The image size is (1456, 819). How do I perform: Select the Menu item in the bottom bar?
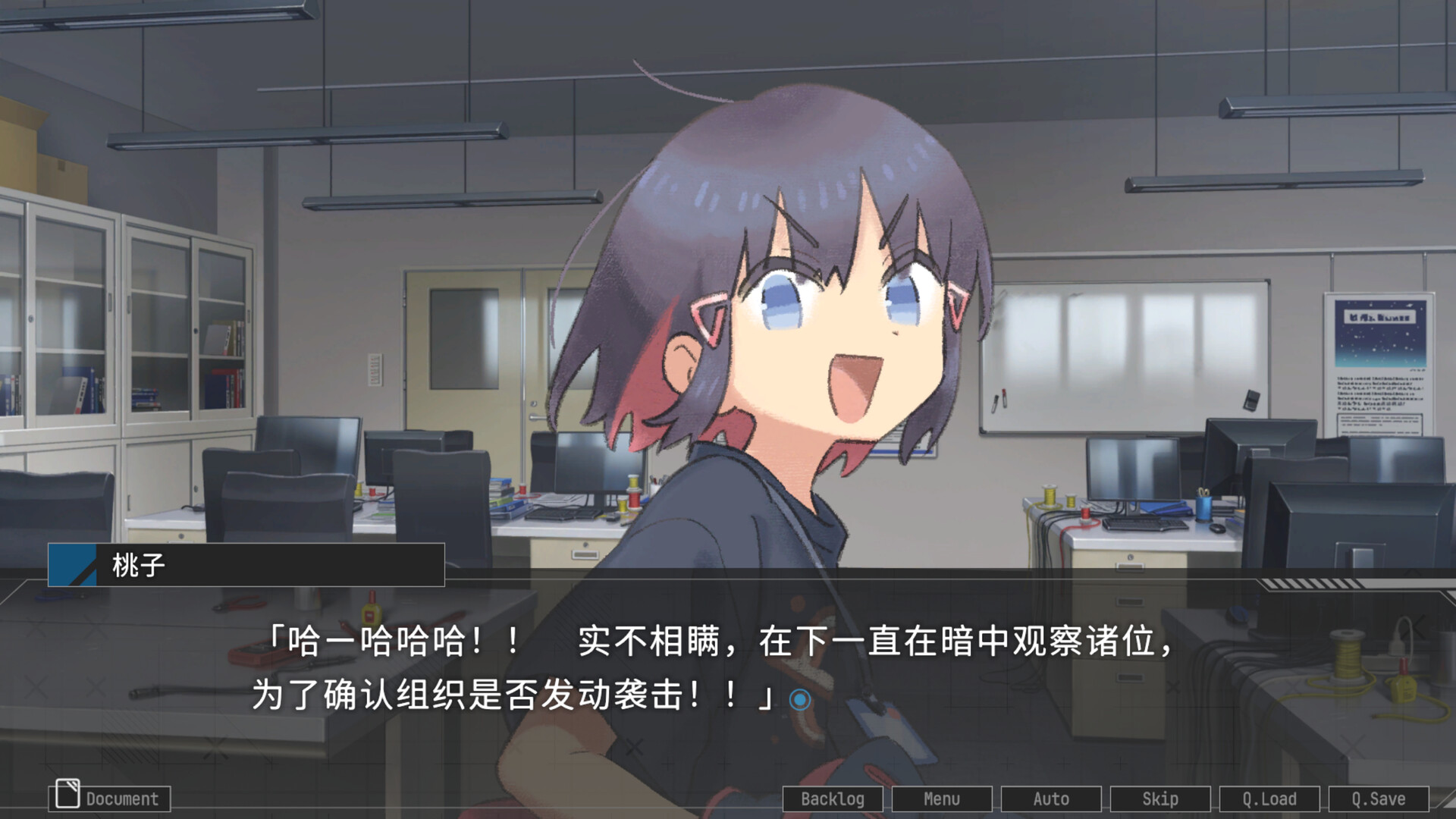(942, 799)
